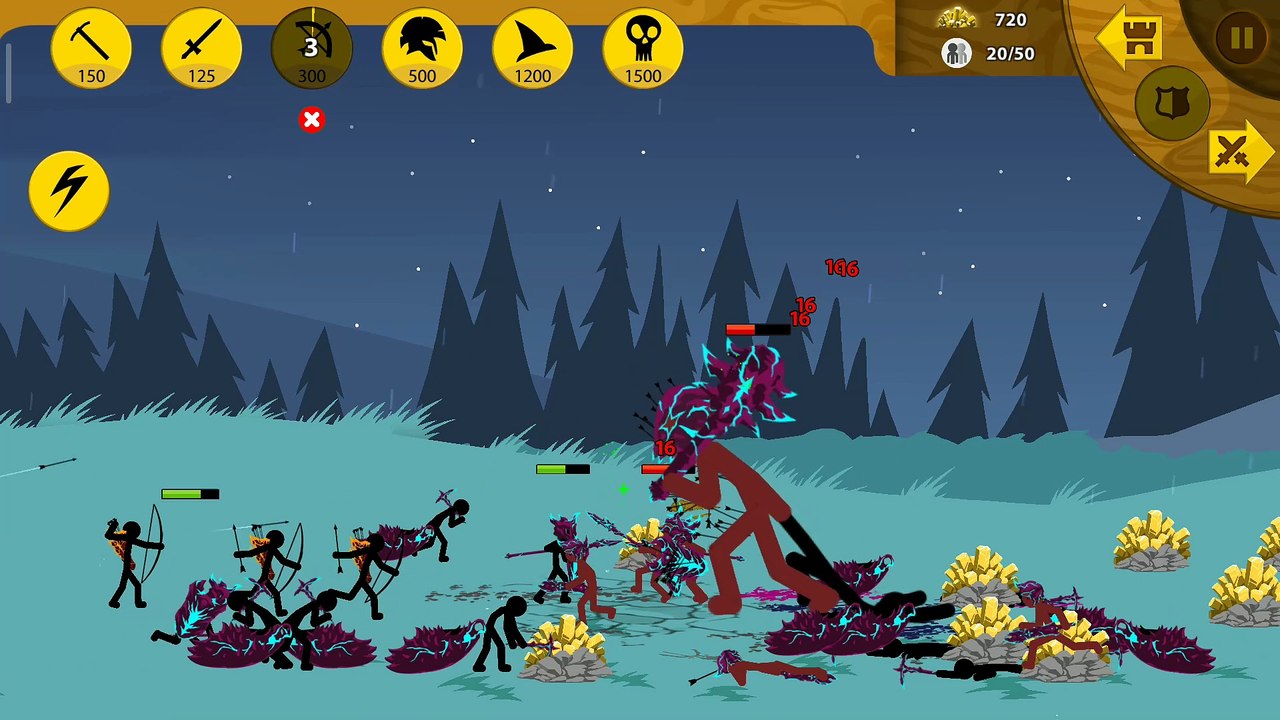Train a miner for 150 gold
This screenshot has height=720, width=1280.
[x=91, y=48]
